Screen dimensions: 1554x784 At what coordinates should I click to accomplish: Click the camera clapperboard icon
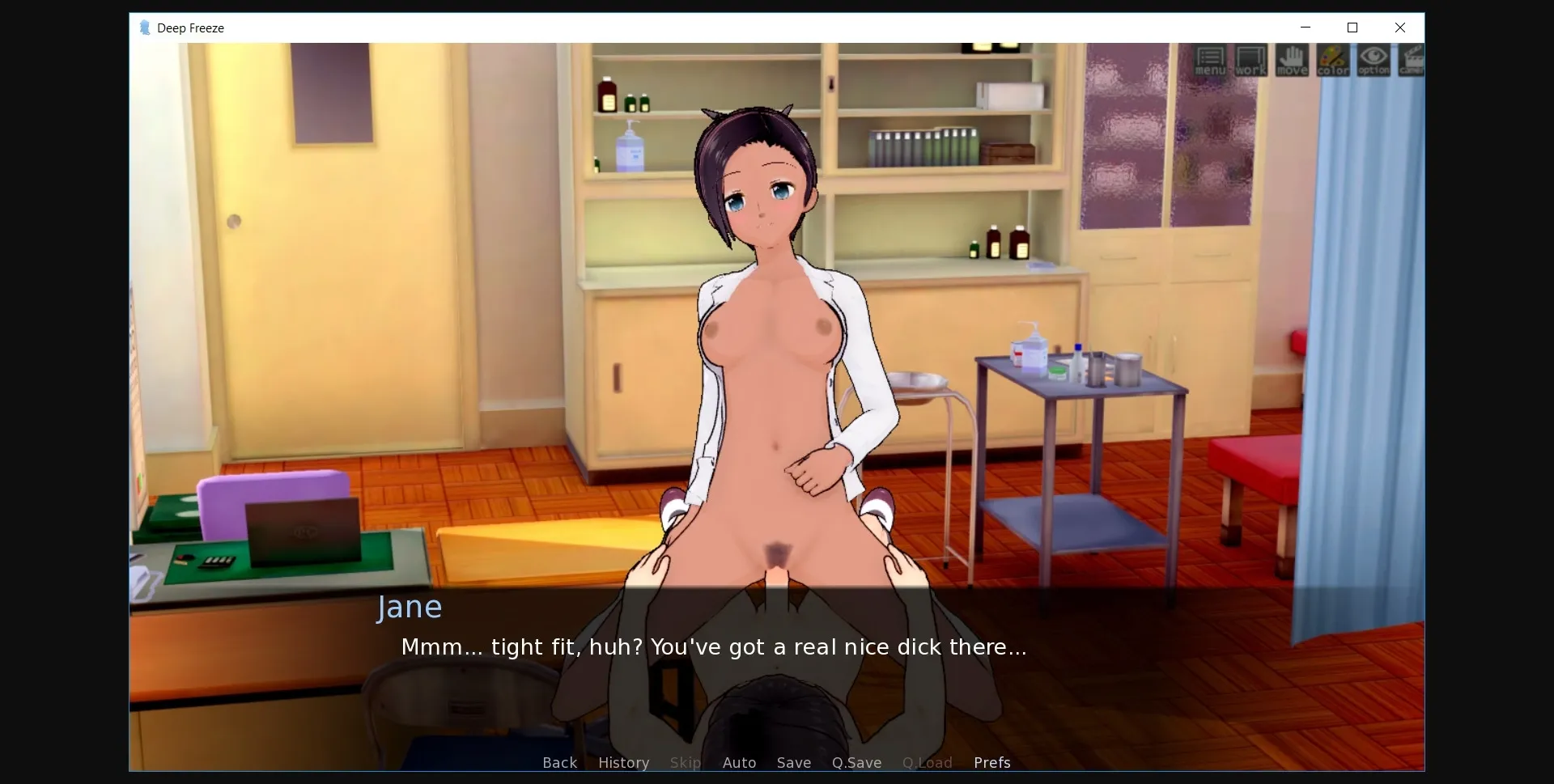pos(1411,61)
